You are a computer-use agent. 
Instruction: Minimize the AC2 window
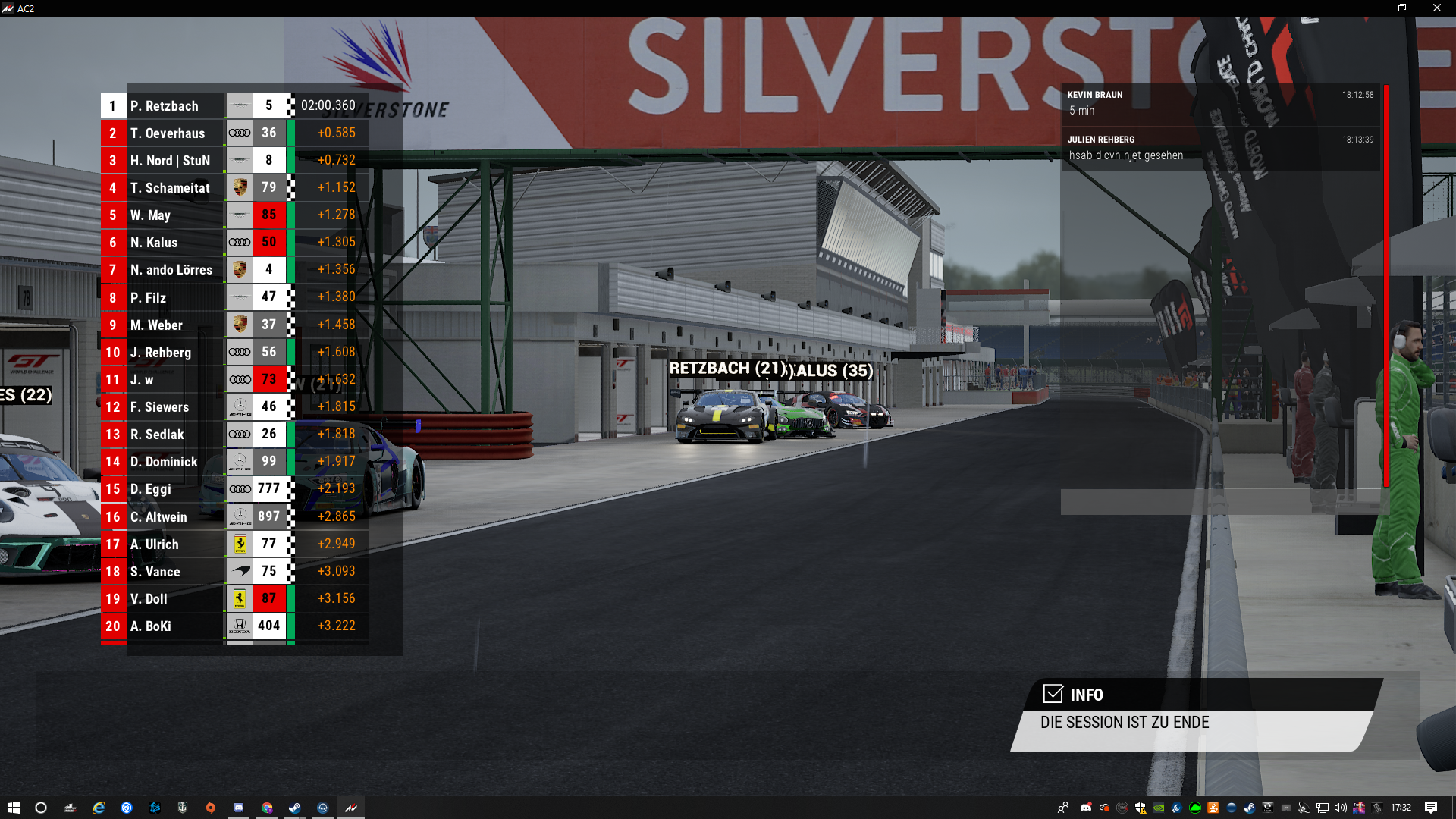1368,8
